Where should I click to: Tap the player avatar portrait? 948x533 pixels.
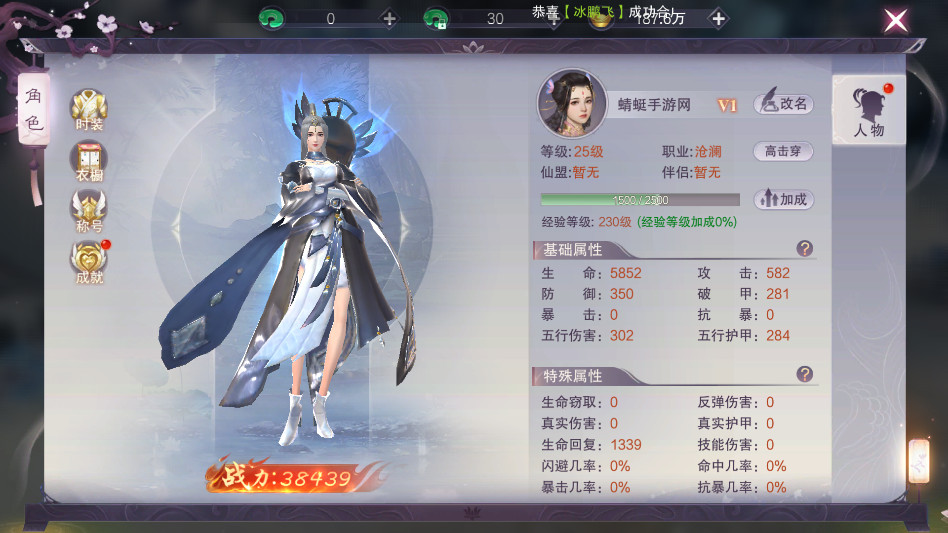573,103
